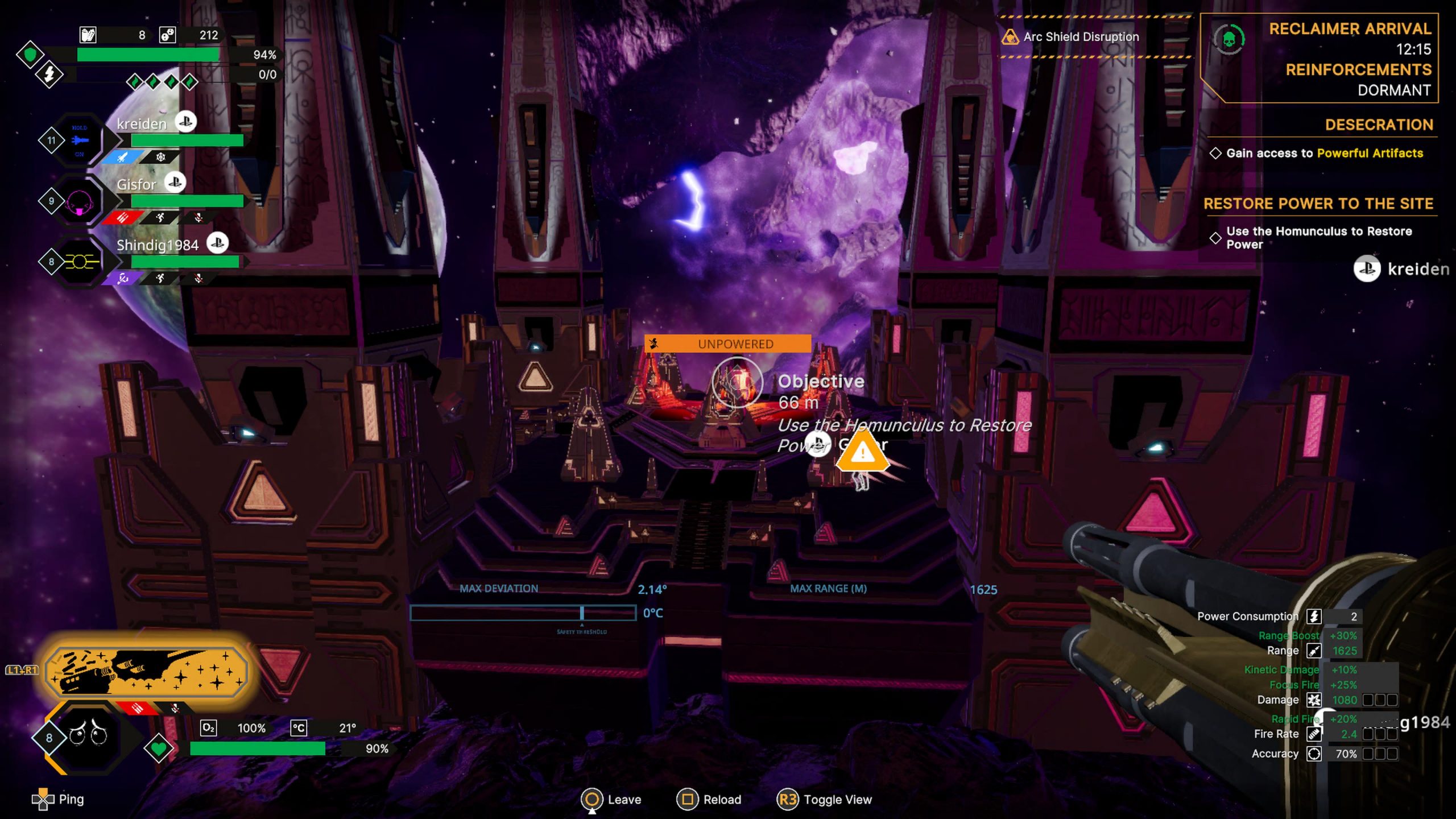Click the orange Unpowered status label
Image resolution: width=1456 pixels, height=819 pixels.
pyautogui.click(x=728, y=344)
